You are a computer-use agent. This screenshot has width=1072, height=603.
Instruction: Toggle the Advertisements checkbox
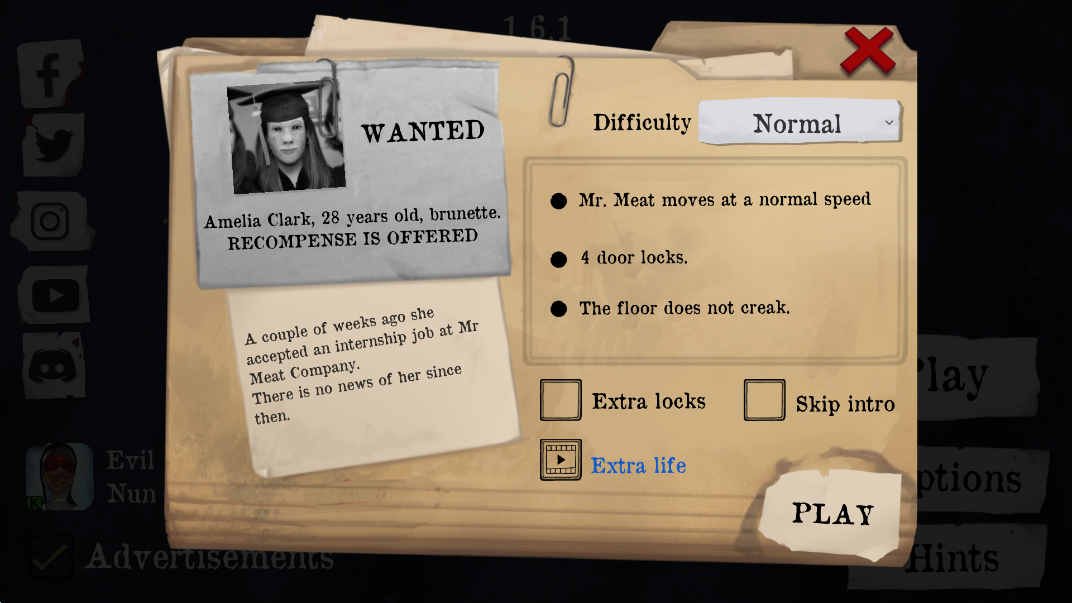coord(50,556)
